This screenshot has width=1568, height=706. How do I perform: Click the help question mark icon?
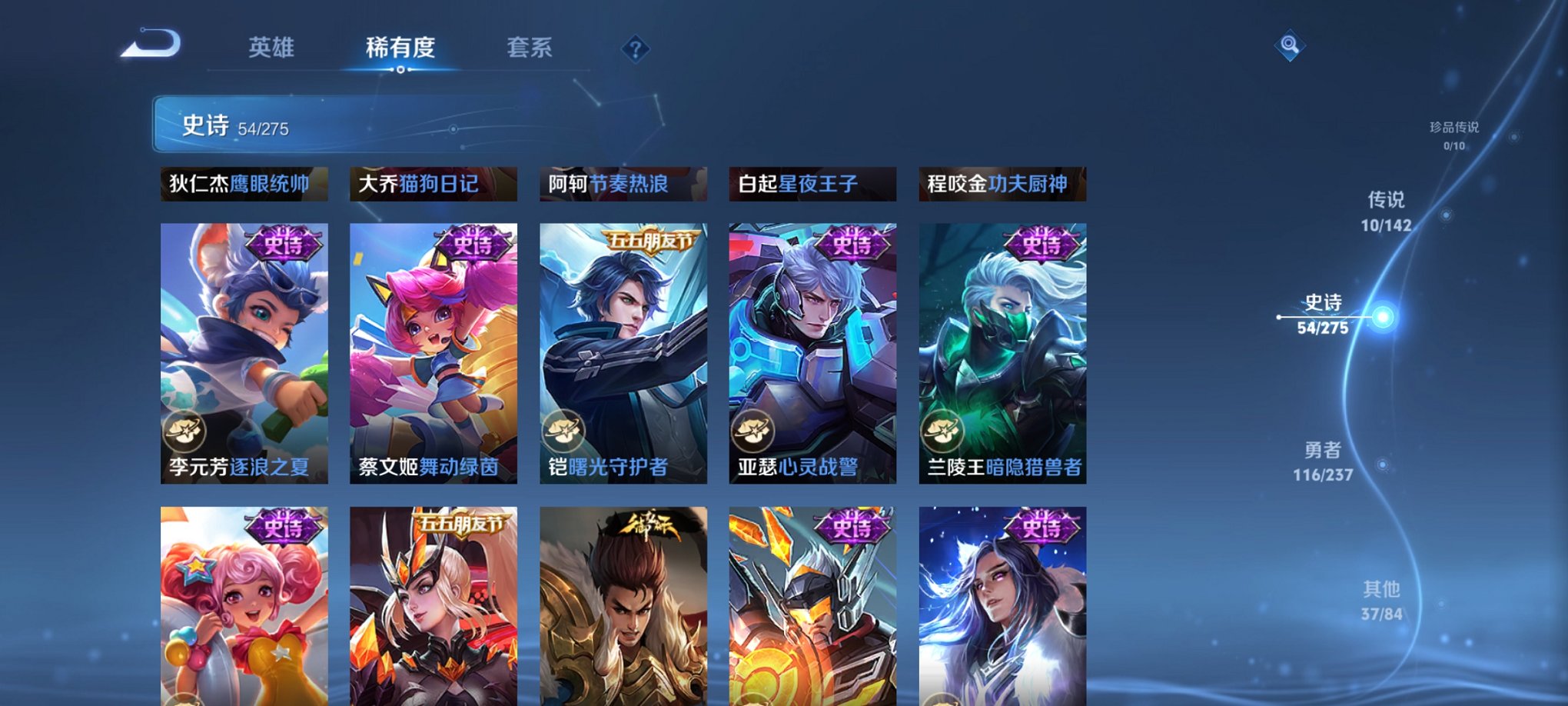tap(635, 49)
